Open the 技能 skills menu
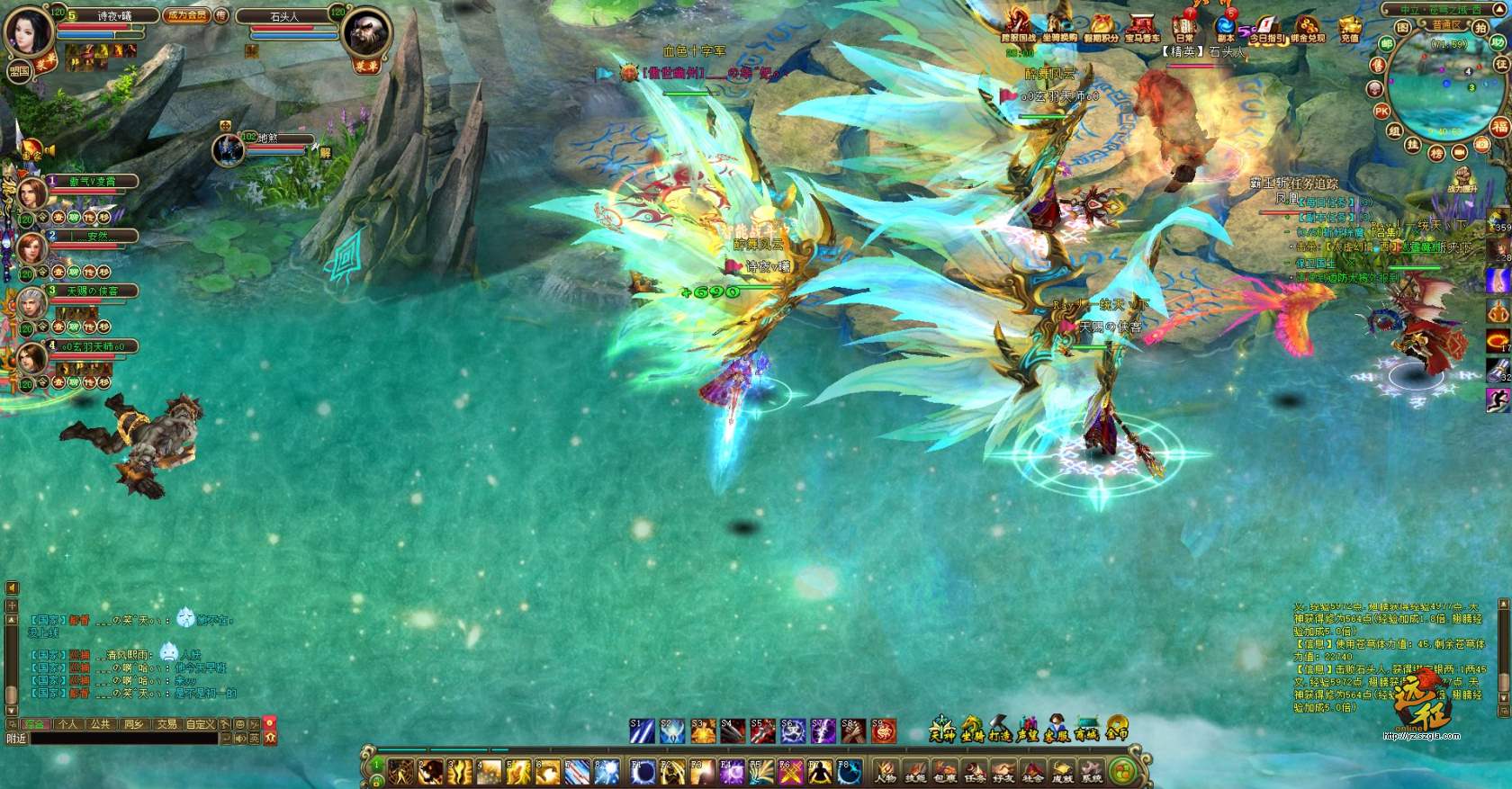Viewport: 1512px width, 789px height. pos(915,771)
